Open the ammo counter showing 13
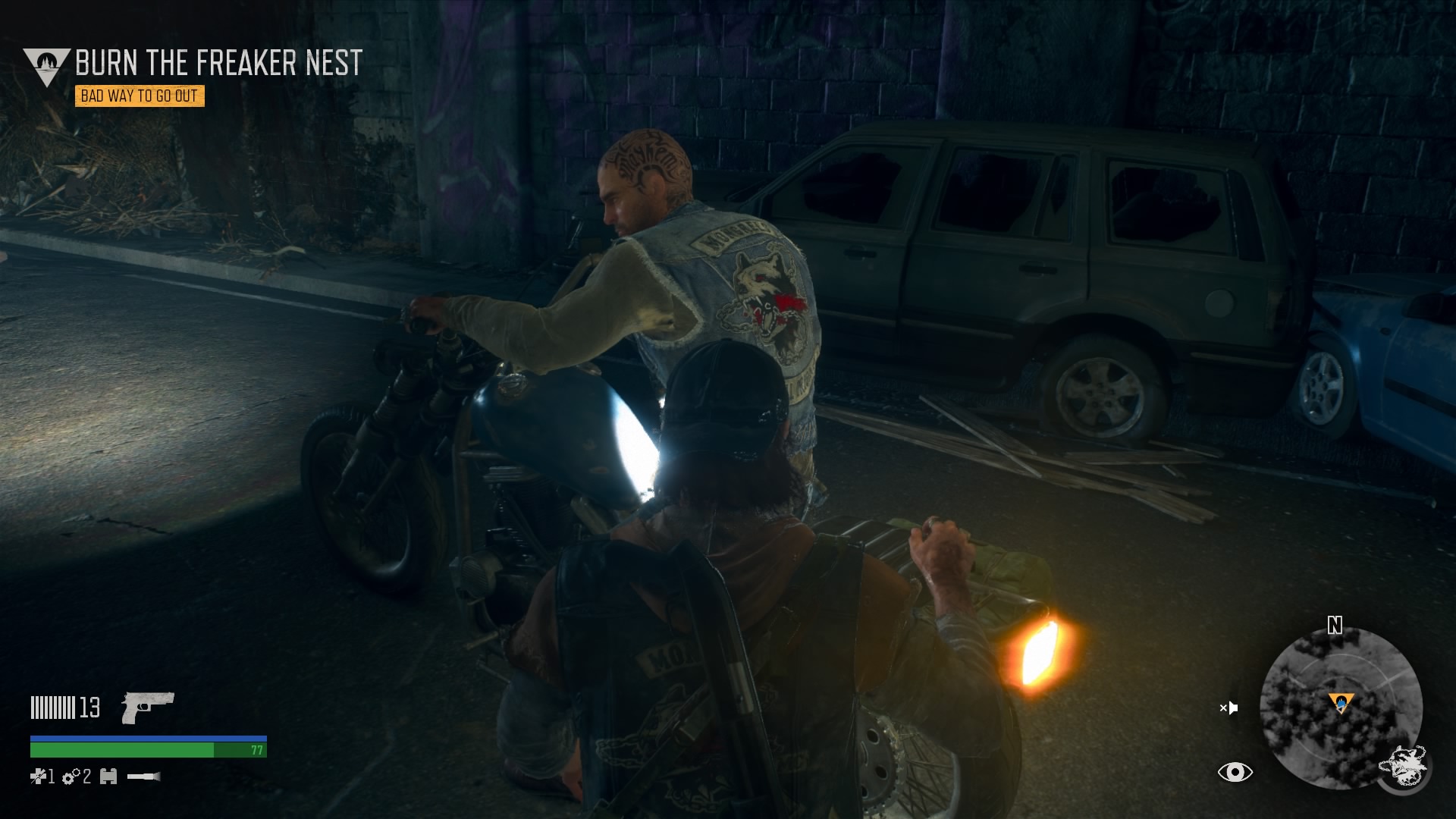This screenshot has height=819, width=1456. click(89, 707)
